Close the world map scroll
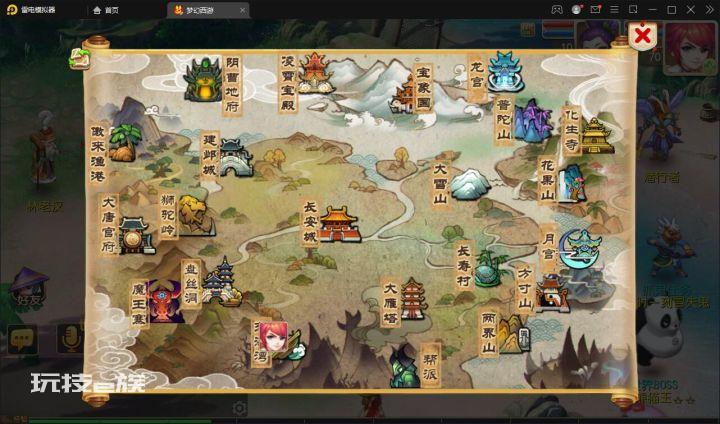The width and height of the screenshot is (720, 424). [x=644, y=37]
